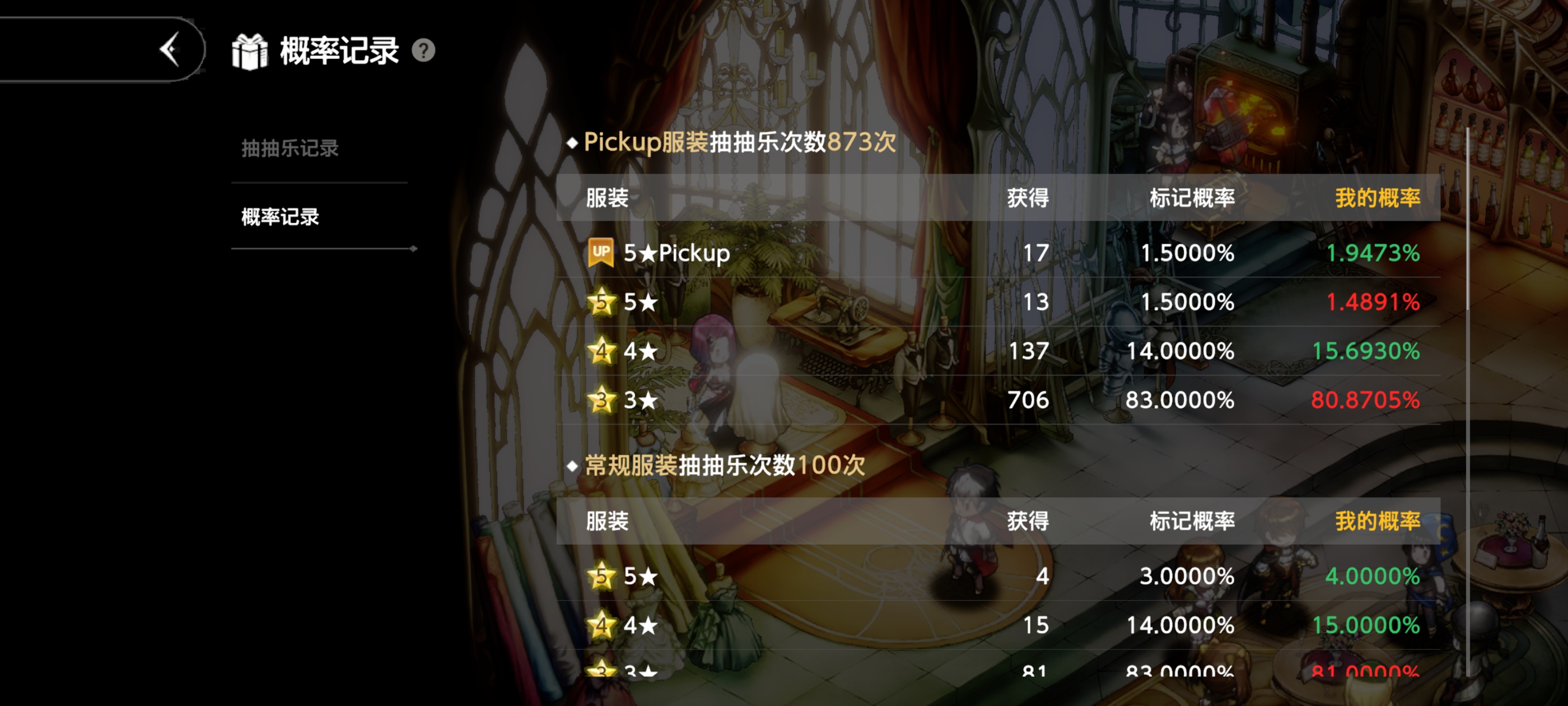Click the gift box icon beside 概率记录 title
Image resolution: width=1568 pixels, height=706 pixels.
[251, 51]
